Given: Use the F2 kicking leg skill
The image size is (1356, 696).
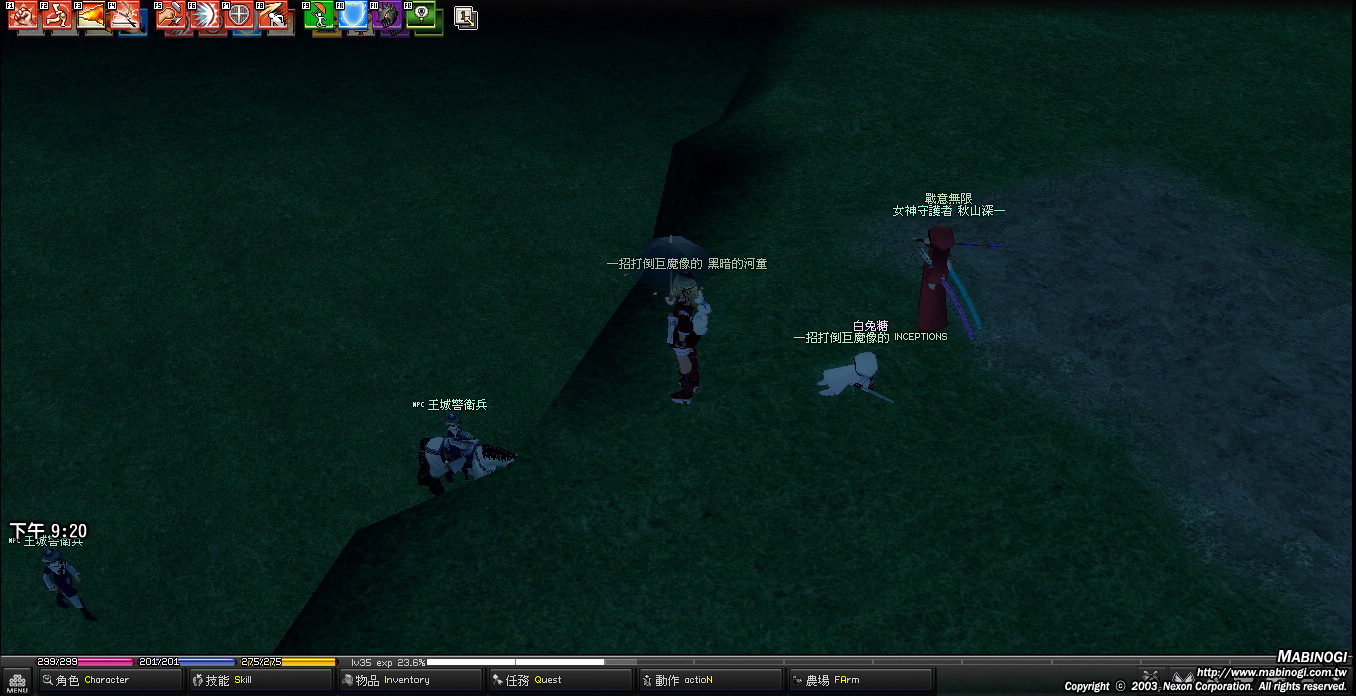Looking at the screenshot, I should (x=56, y=16).
